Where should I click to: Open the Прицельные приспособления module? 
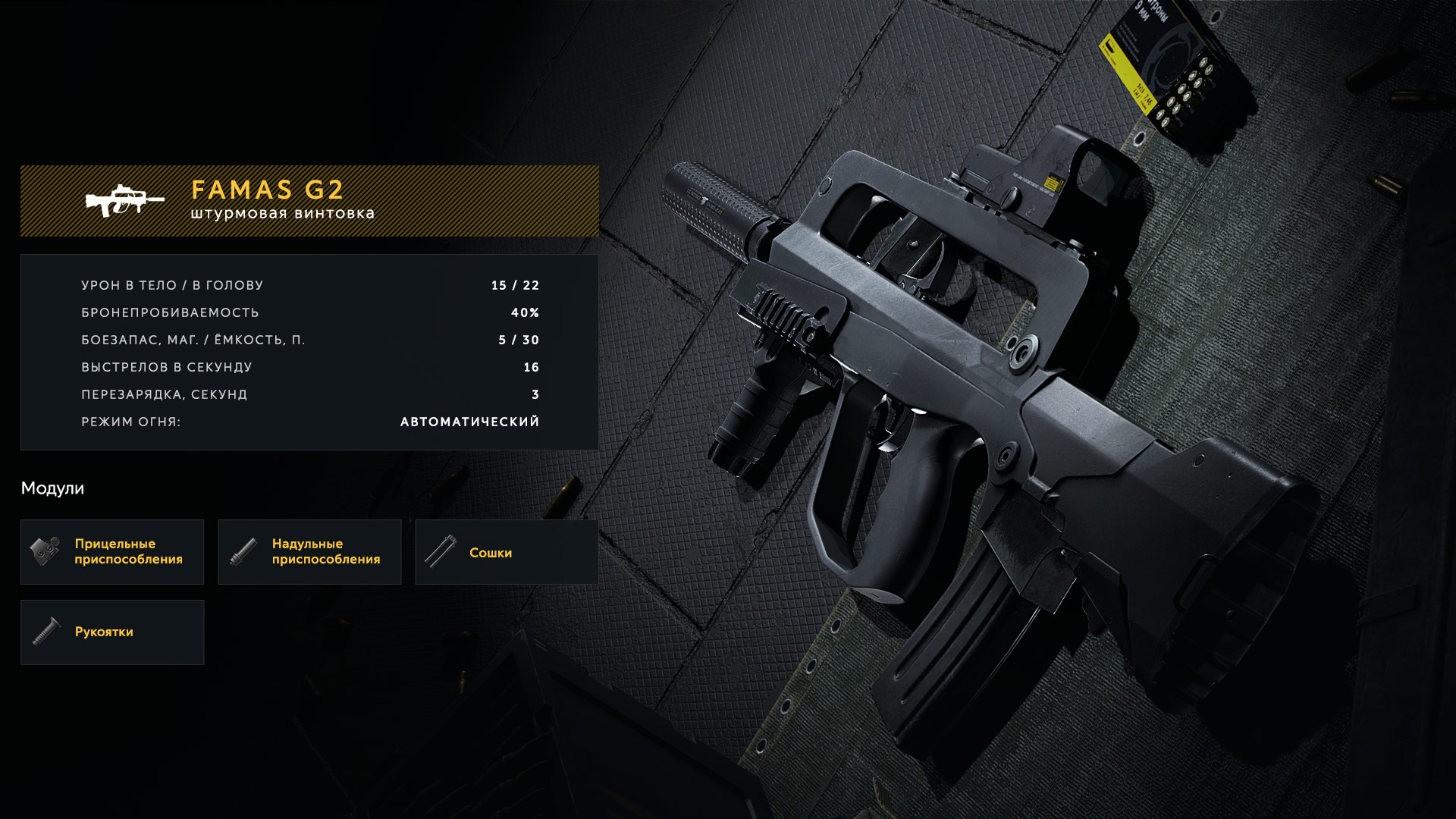coord(112,552)
